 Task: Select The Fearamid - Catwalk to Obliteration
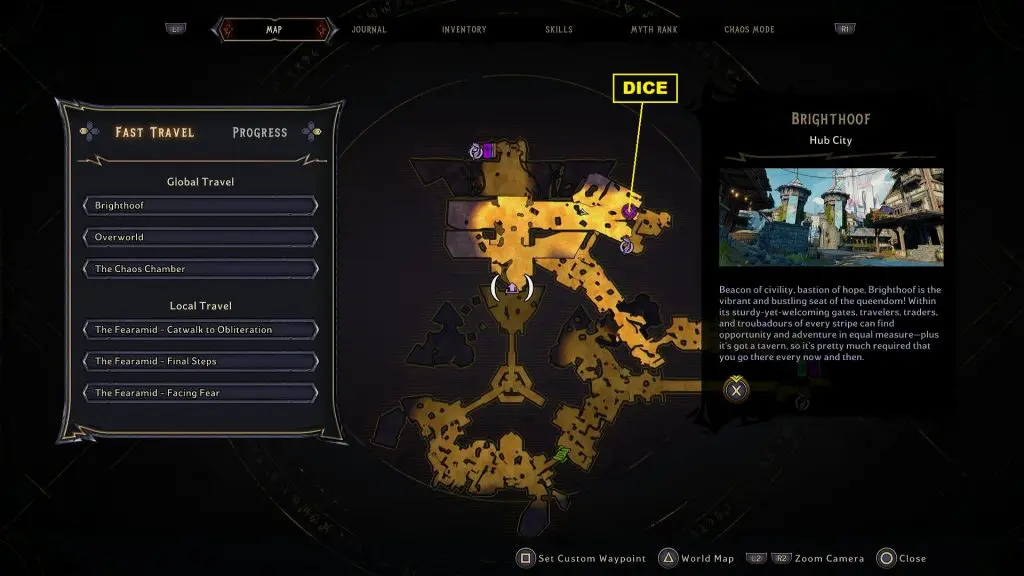coord(200,330)
